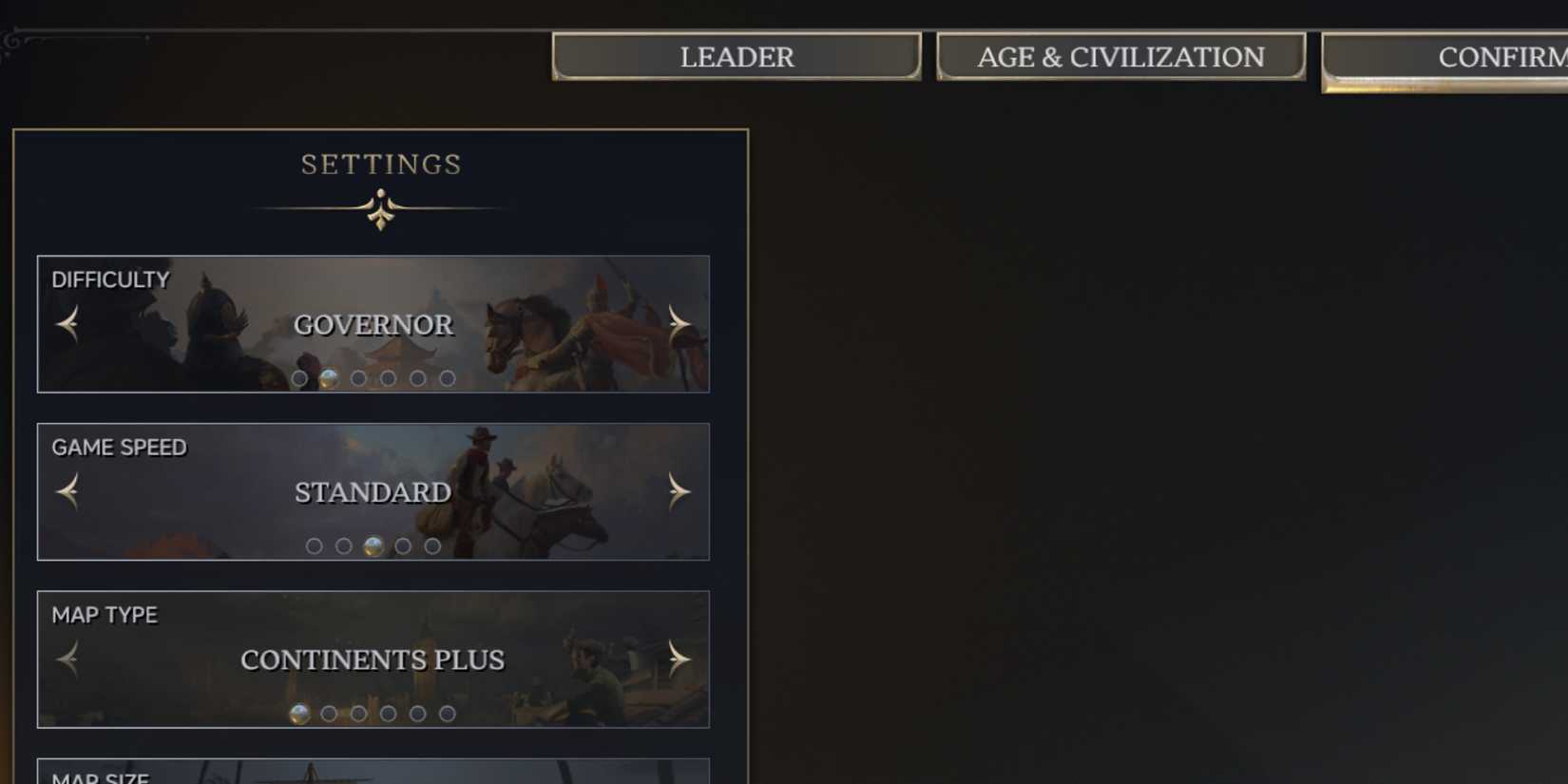Cycle map type forward with the right arrow
1568x784 pixels.
(679, 658)
